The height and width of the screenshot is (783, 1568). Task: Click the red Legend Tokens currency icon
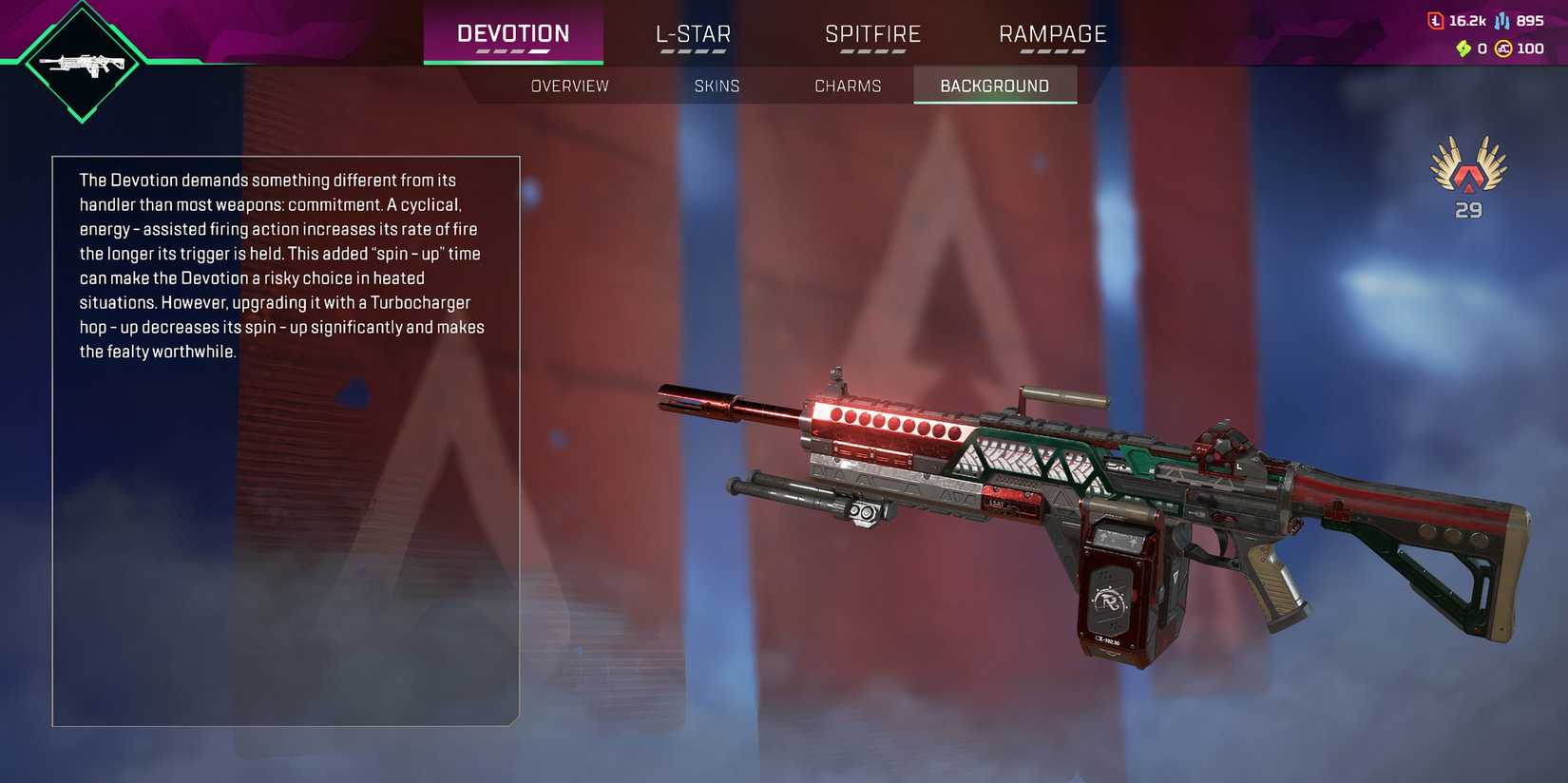tap(1435, 19)
